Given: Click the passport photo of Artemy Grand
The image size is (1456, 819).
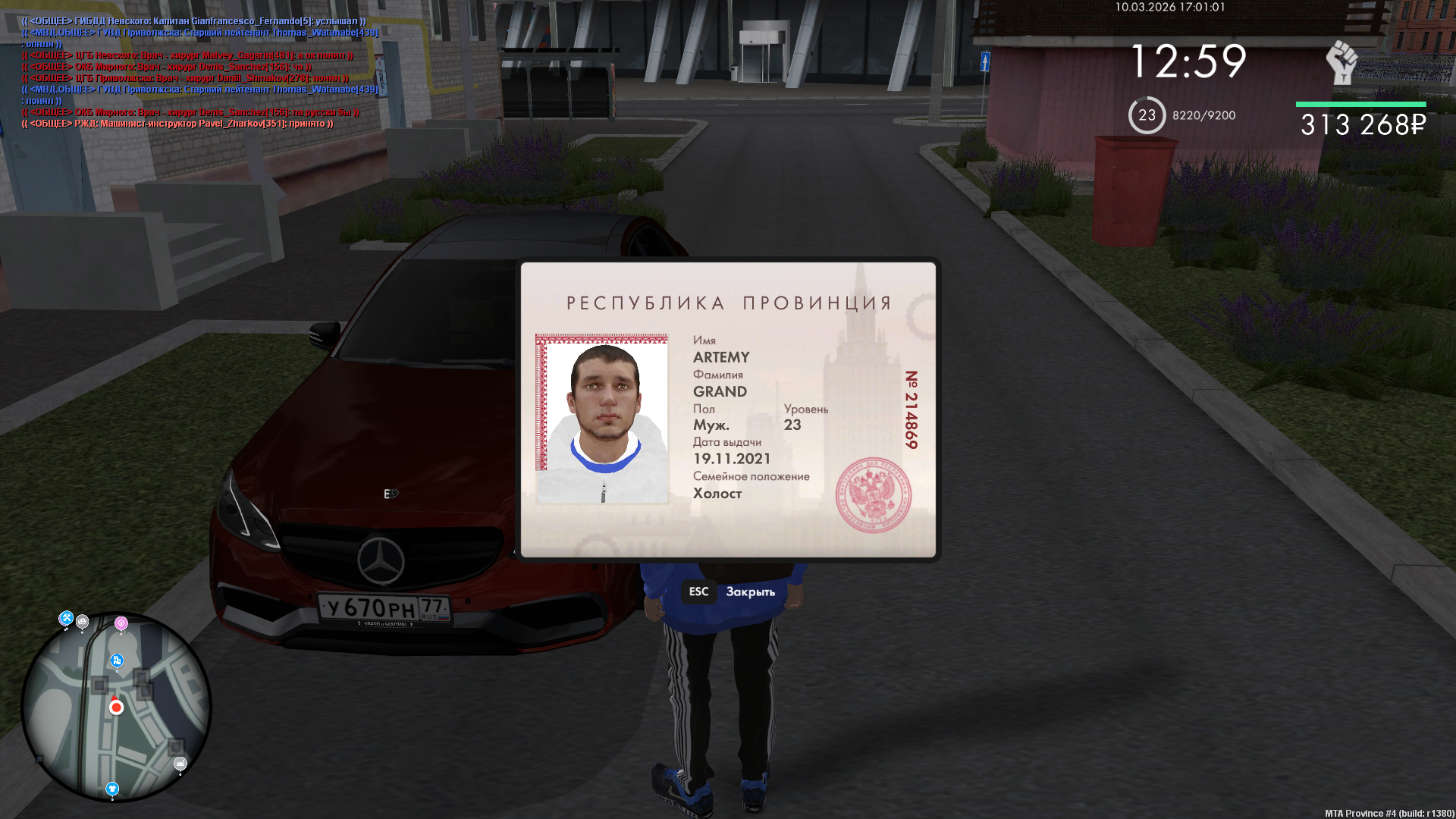Looking at the screenshot, I should [x=602, y=419].
